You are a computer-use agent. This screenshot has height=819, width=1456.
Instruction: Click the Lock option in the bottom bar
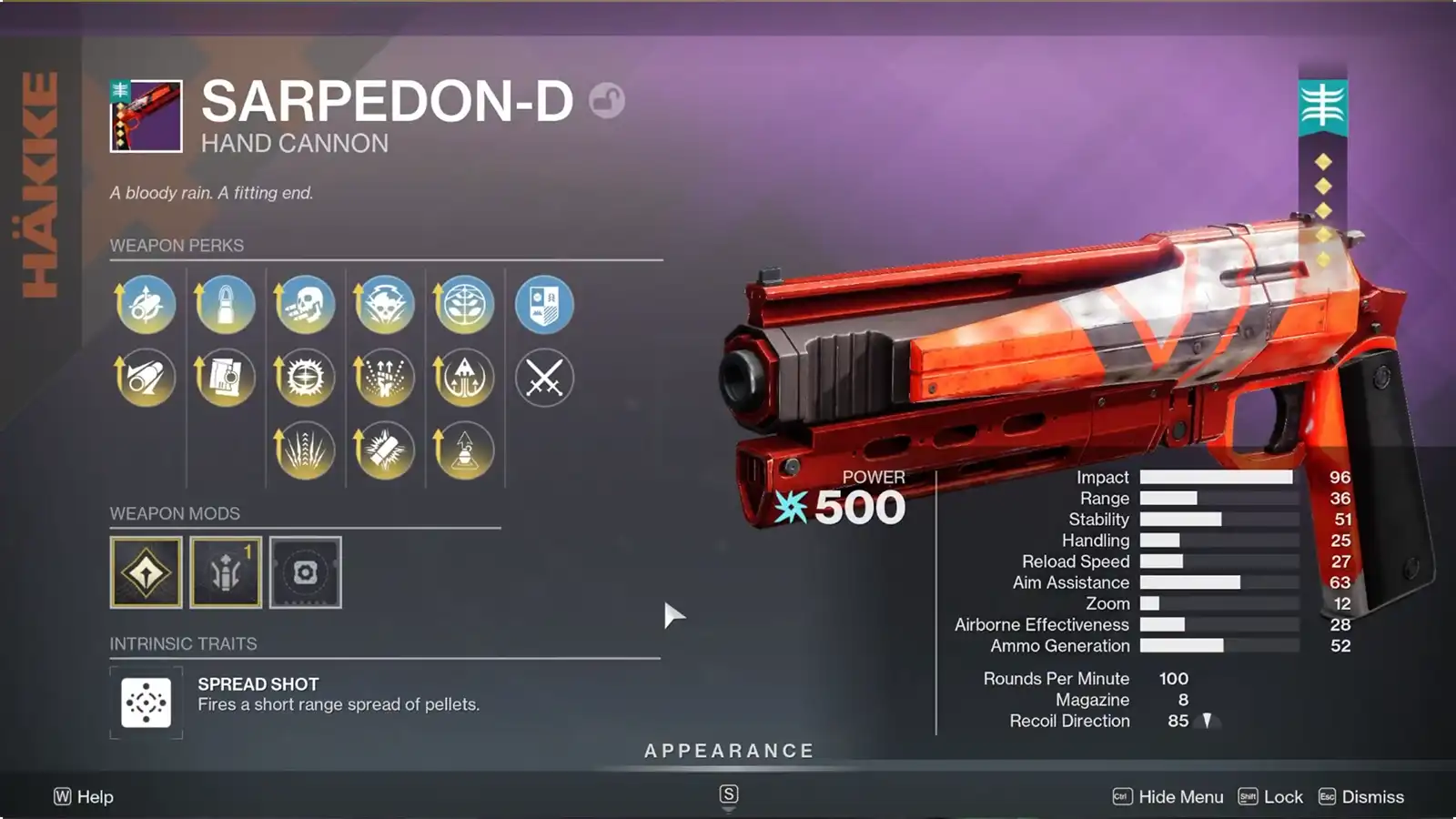tap(1285, 795)
